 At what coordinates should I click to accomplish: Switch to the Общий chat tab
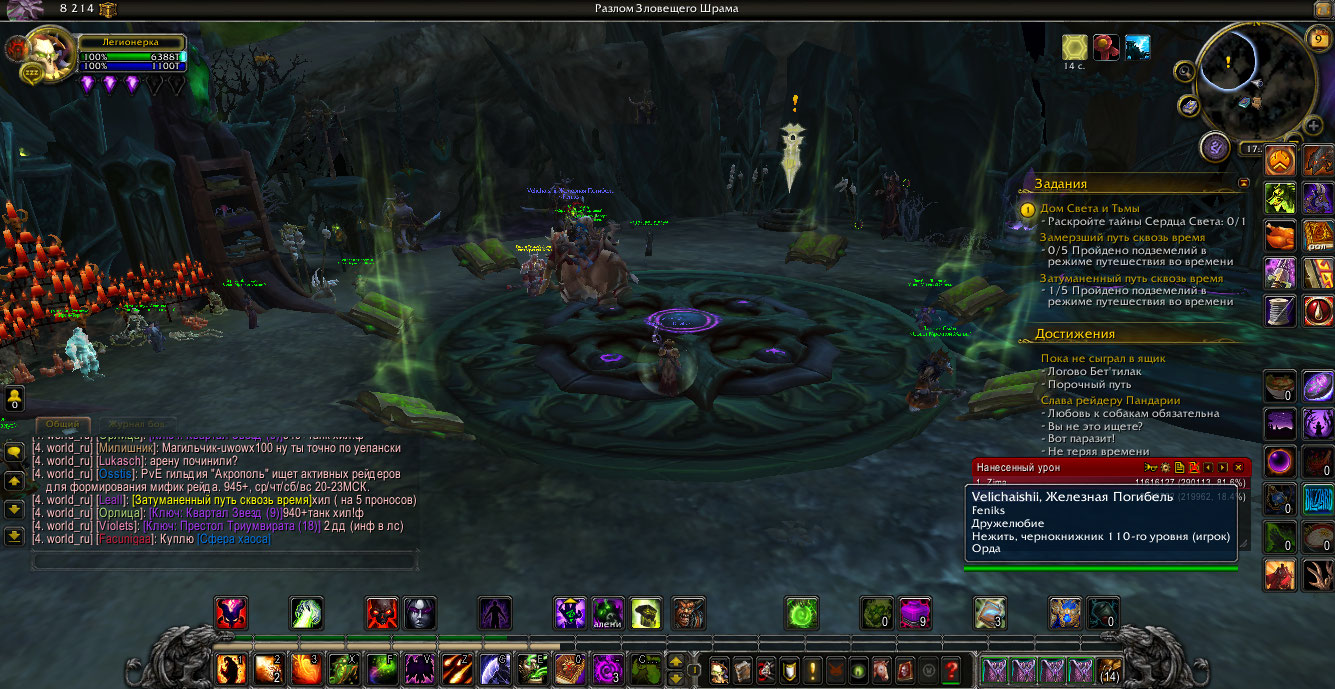click(x=63, y=425)
